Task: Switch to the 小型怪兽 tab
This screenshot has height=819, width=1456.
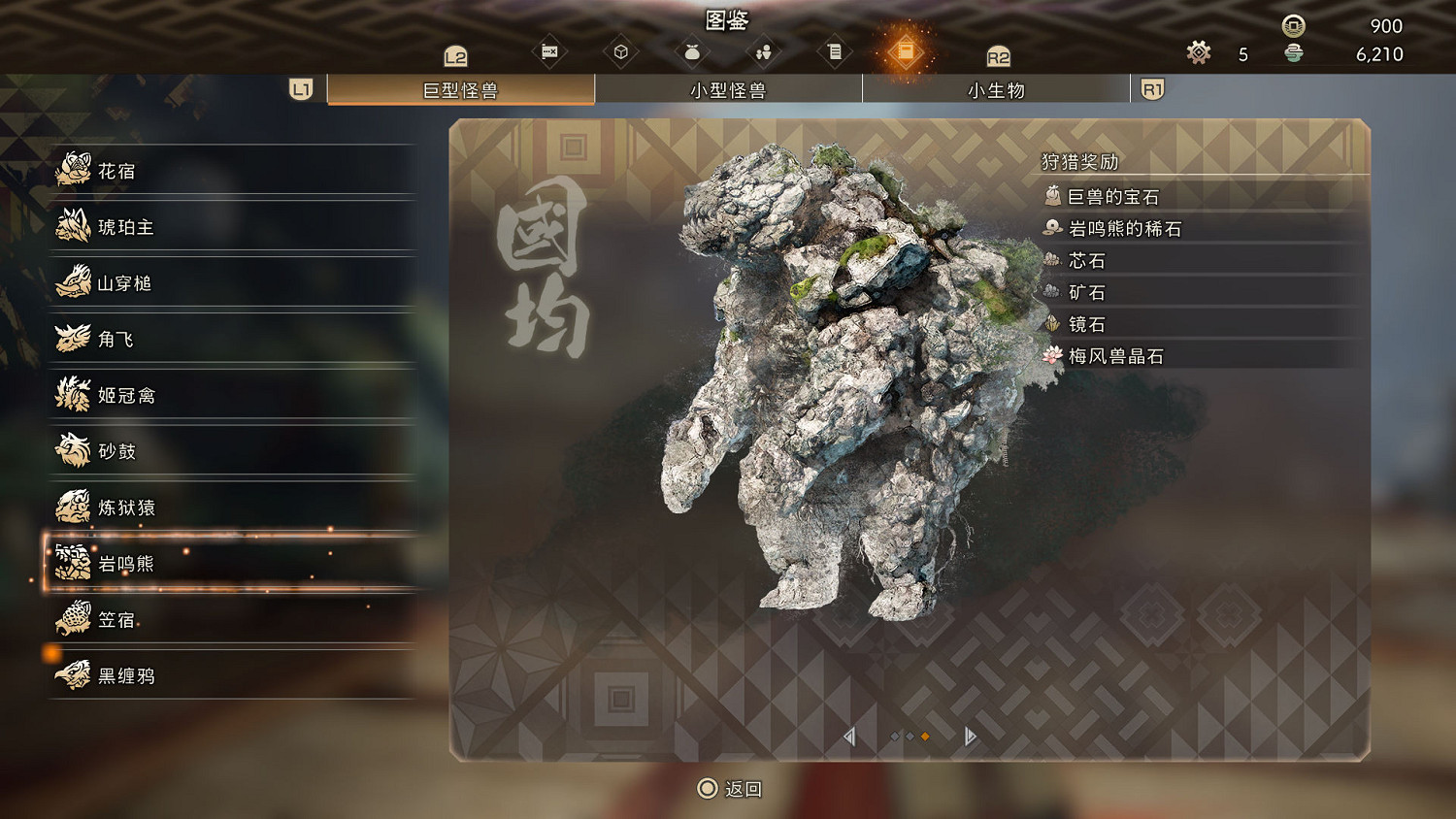Action: tap(729, 89)
